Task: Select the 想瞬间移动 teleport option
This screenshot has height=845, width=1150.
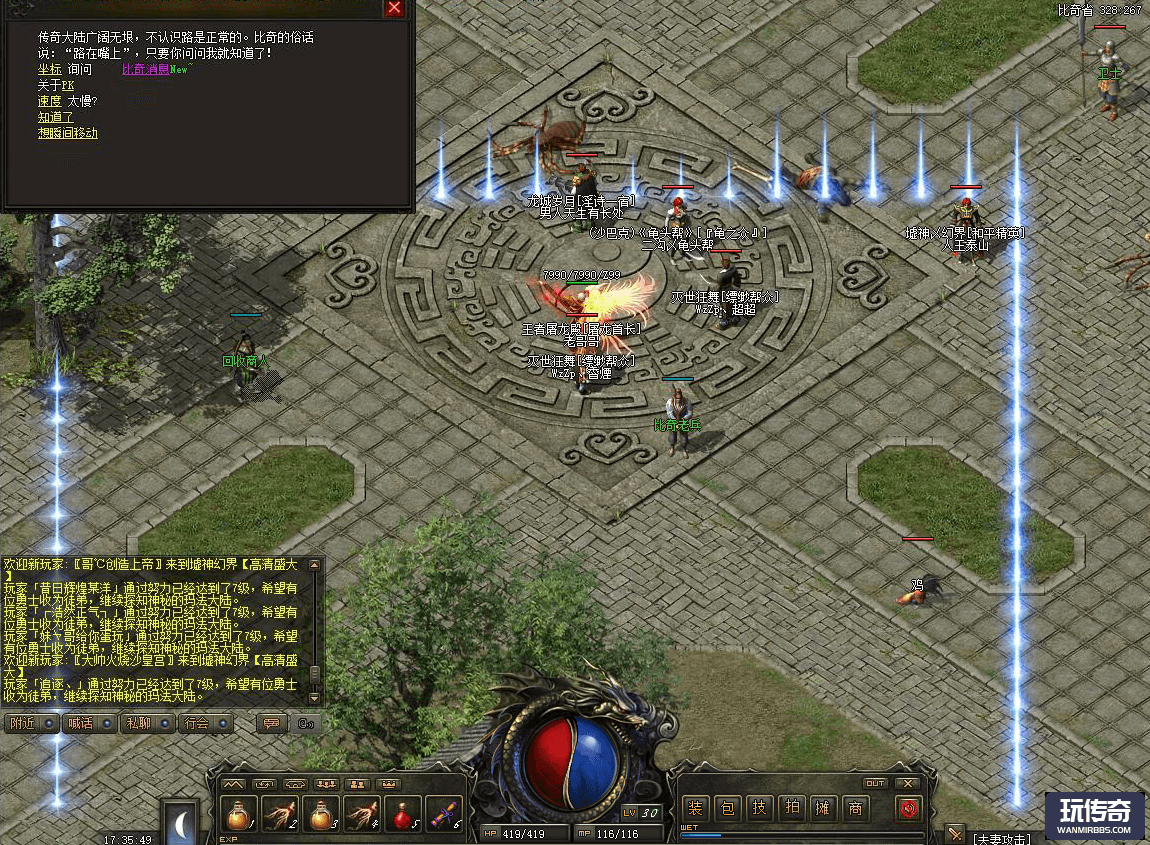Action: point(68,134)
